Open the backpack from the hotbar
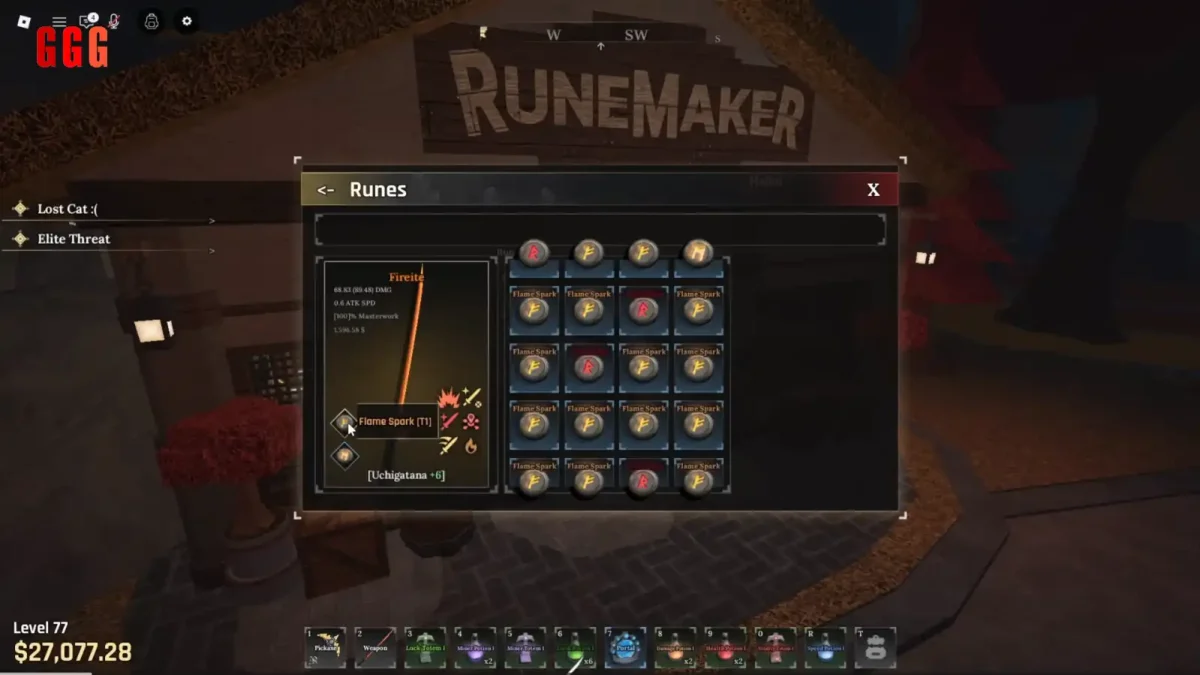1200x675 pixels. pyautogui.click(x=875, y=647)
